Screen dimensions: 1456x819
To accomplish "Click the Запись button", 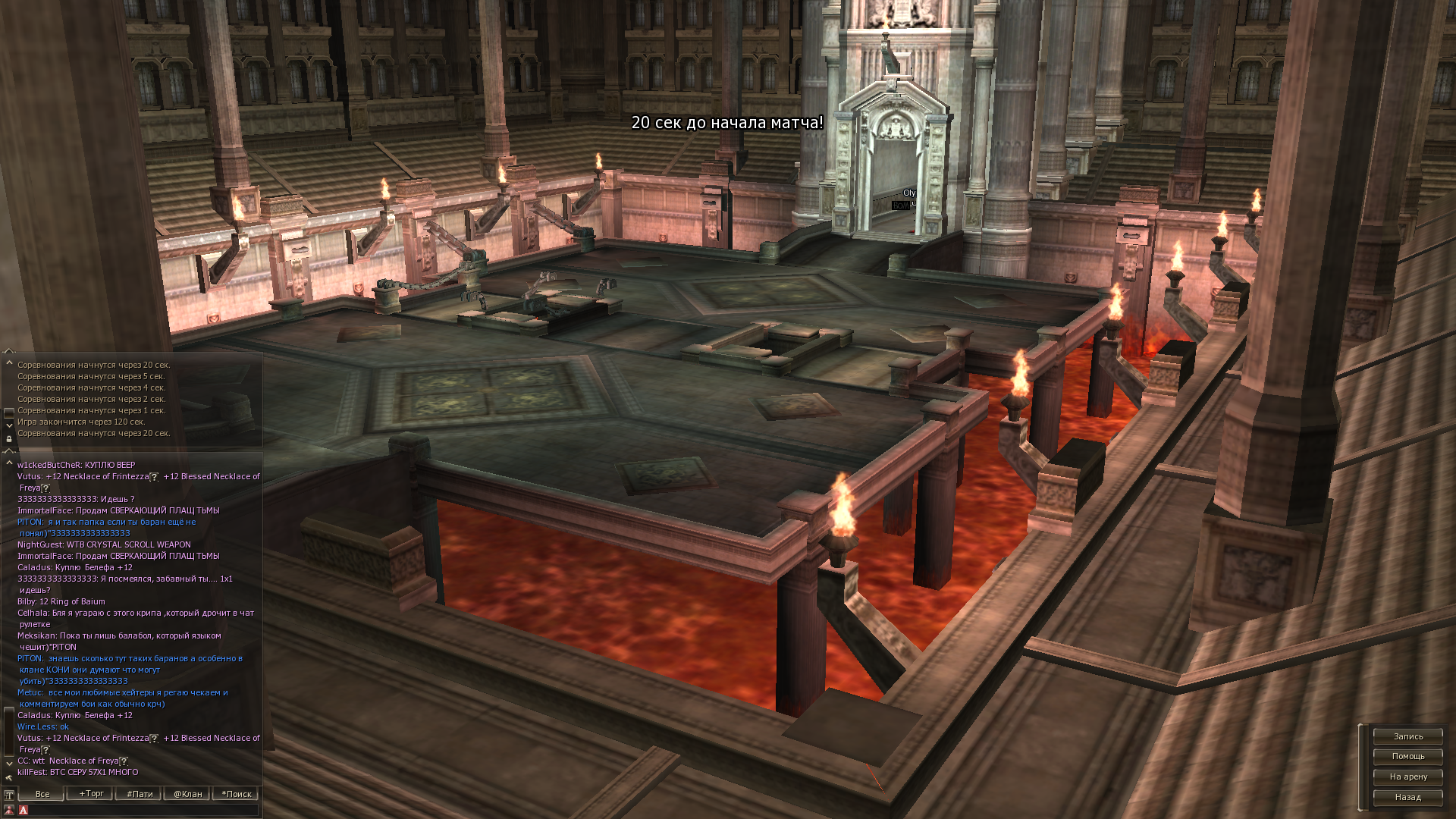I will click(1407, 736).
